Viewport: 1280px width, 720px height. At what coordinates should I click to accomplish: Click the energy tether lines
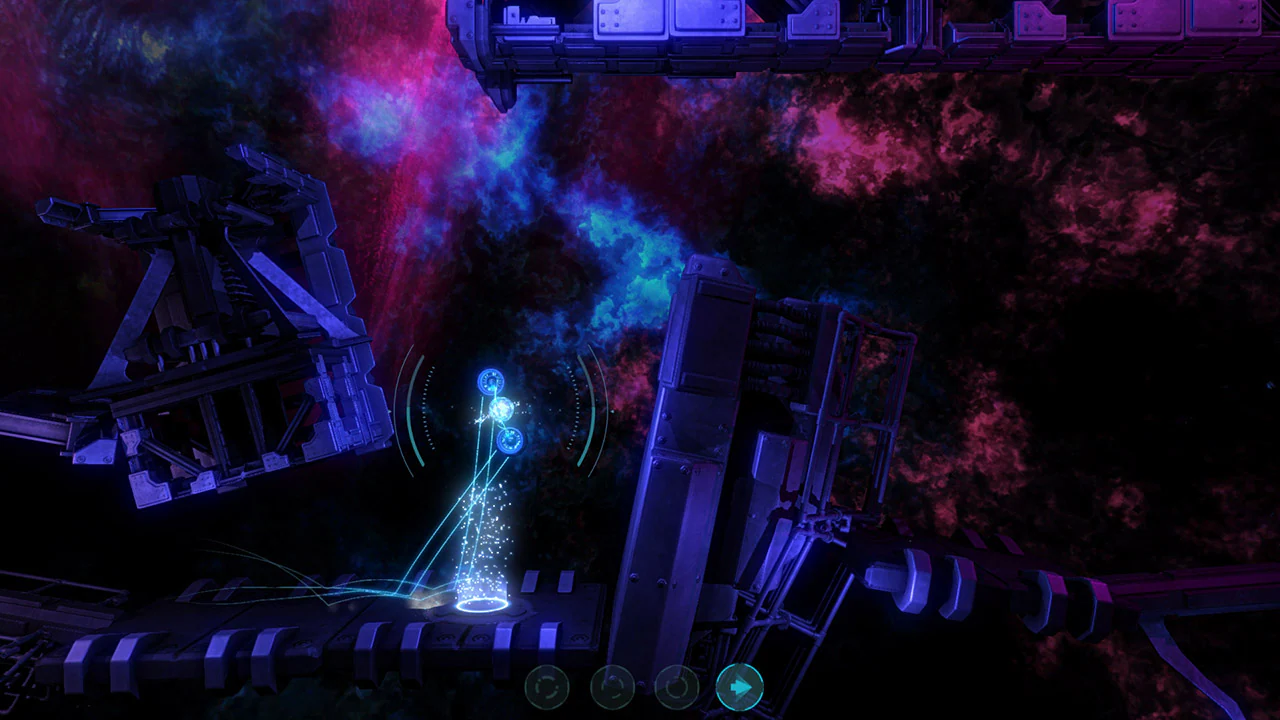(470, 500)
